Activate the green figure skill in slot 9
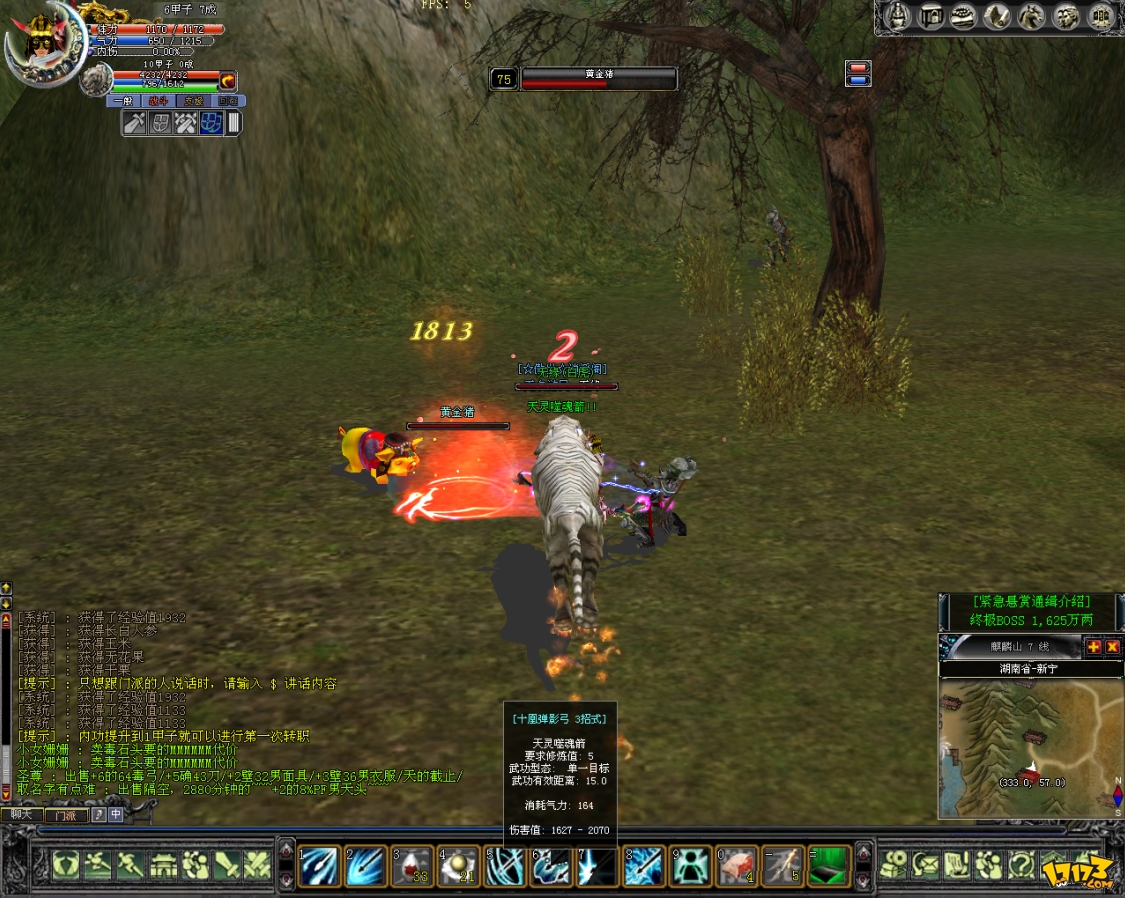This screenshot has height=898, width=1125. point(690,864)
